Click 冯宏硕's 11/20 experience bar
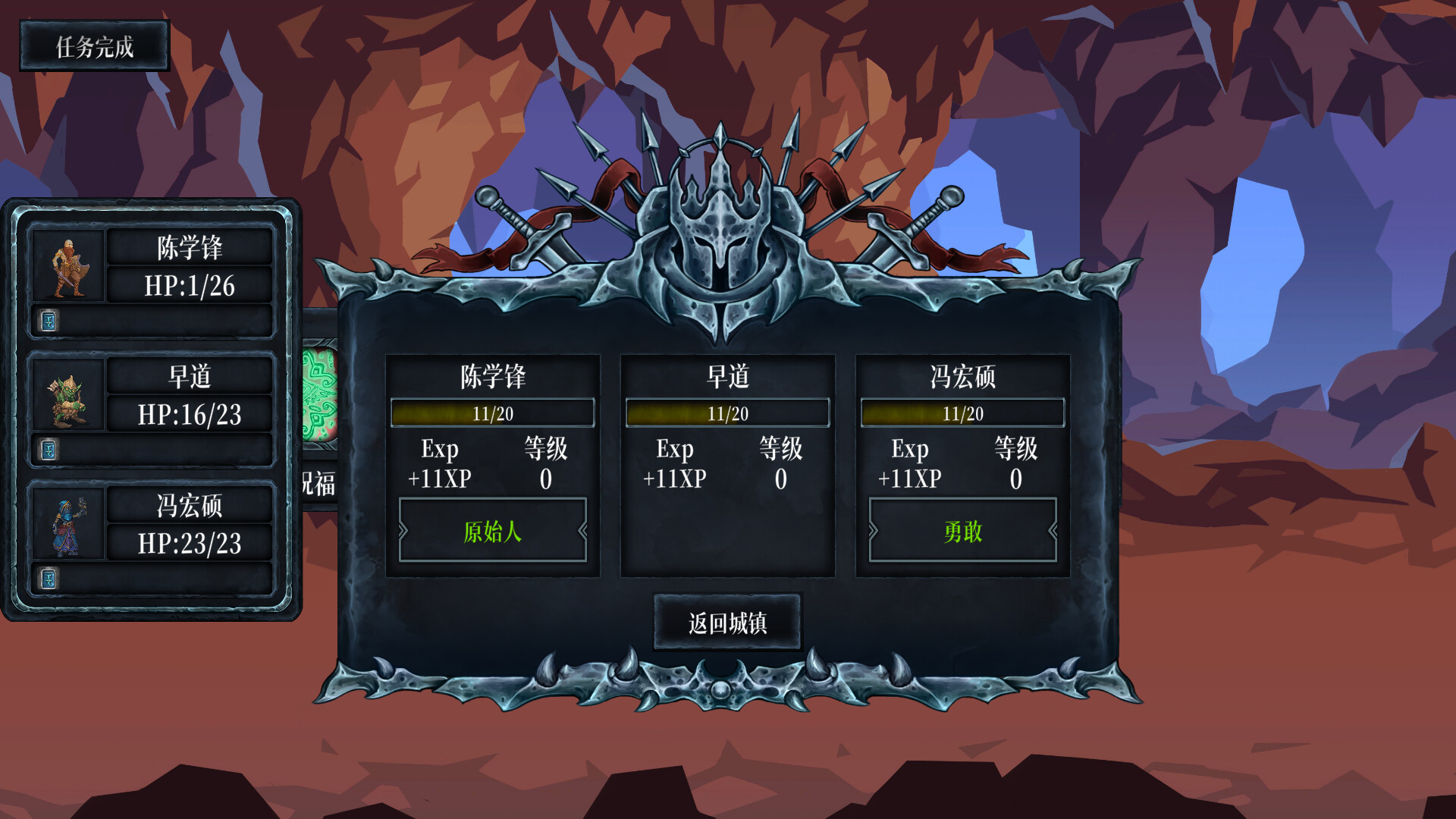The height and width of the screenshot is (819, 1456). (x=963, y=413)
